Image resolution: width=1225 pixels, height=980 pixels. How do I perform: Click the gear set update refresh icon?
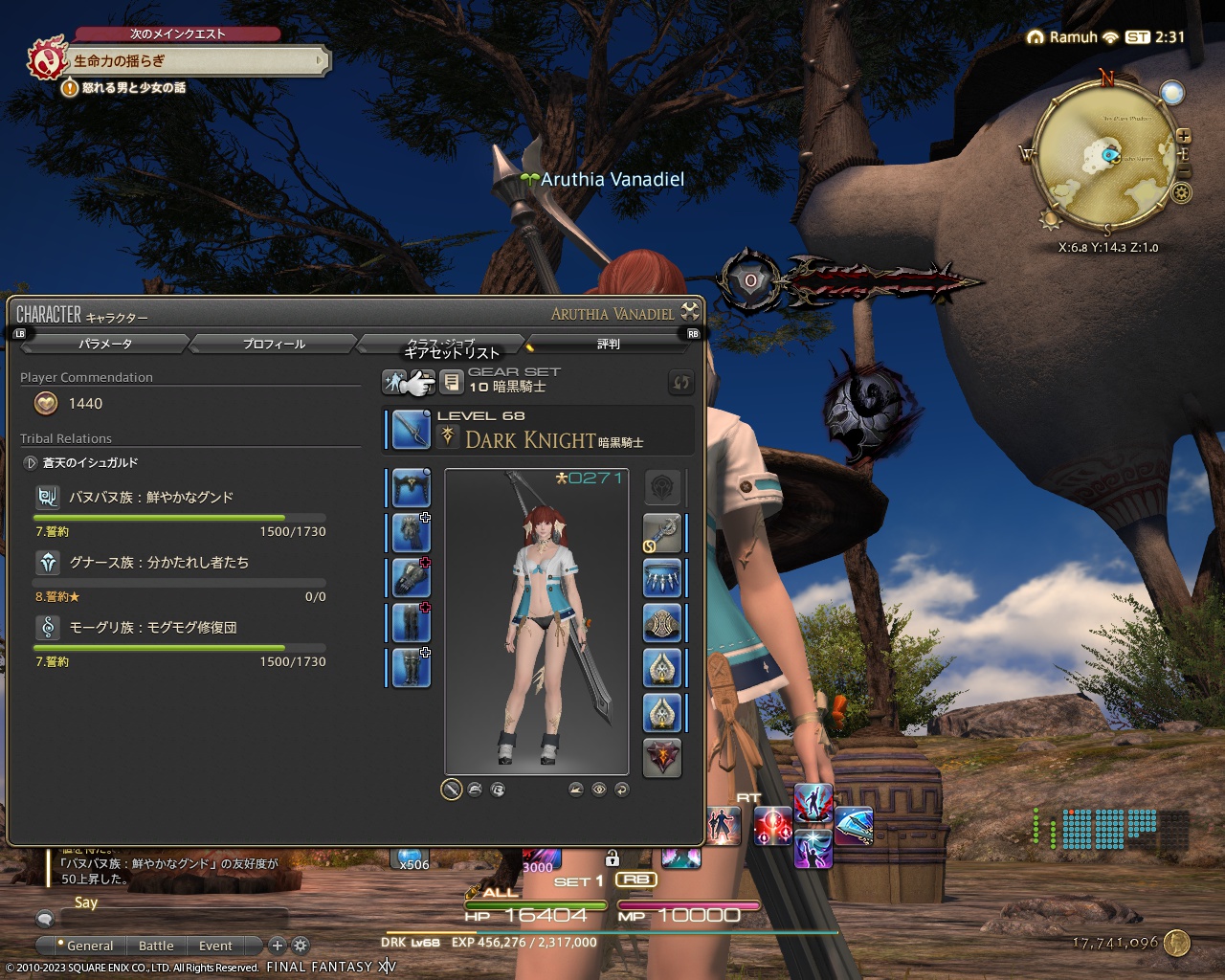pyautogui.click(x=681, y=381)
